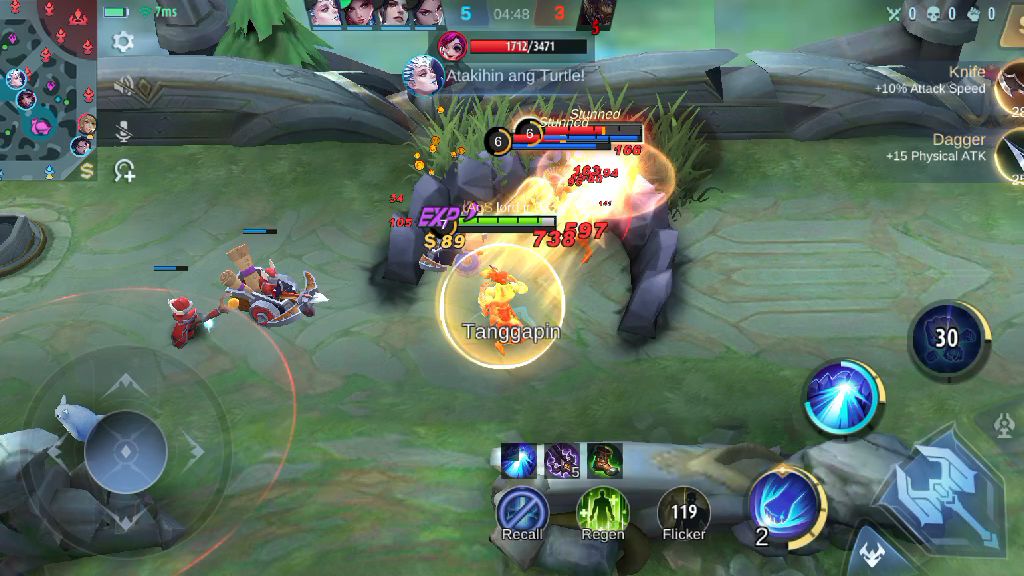Tap the minimap in the corner
This screenshot has width=1024, height=576.
coord(48,90)
